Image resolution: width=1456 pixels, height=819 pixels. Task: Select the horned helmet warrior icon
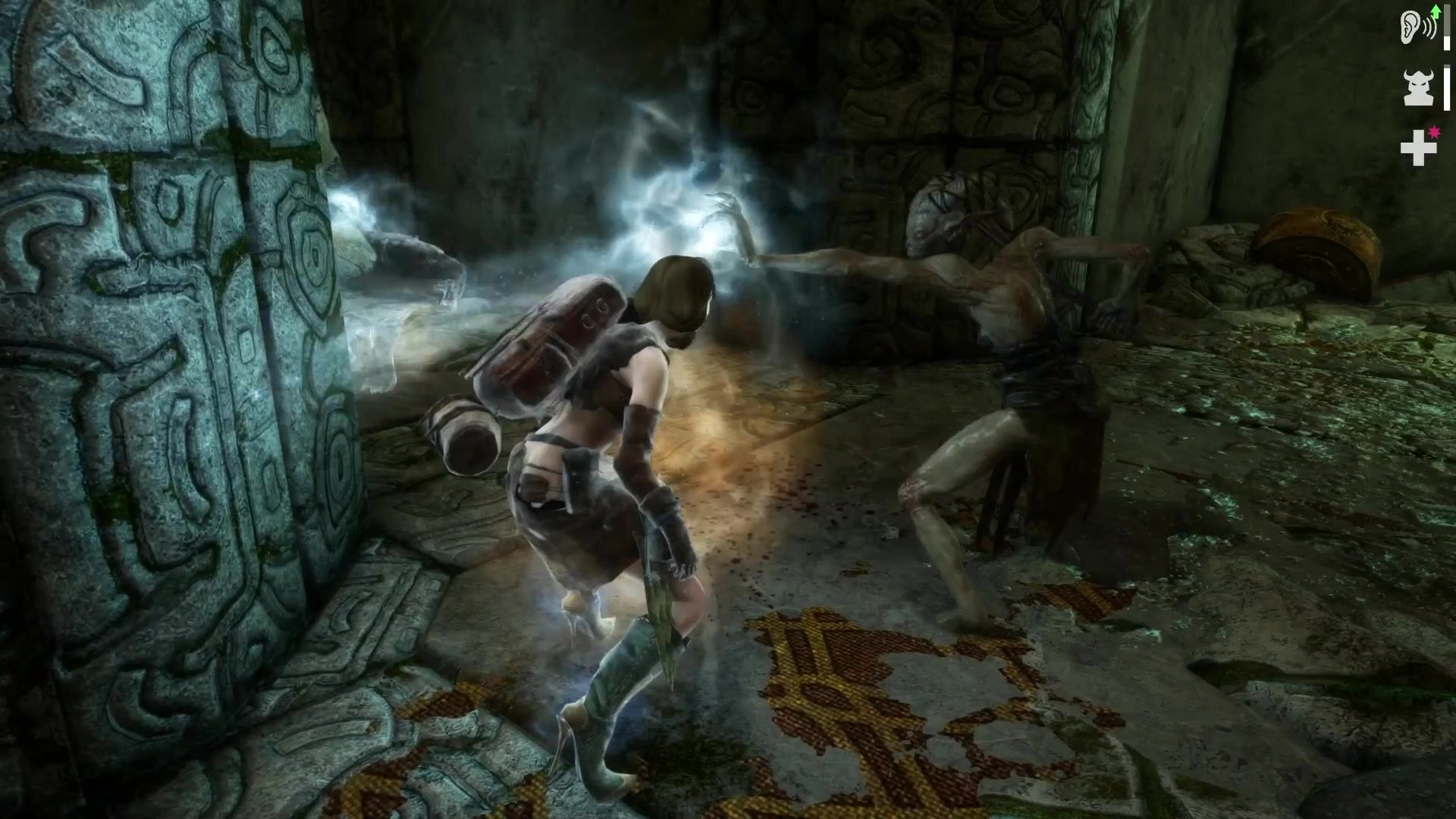pyautogui.click(x=1418, y=88)
